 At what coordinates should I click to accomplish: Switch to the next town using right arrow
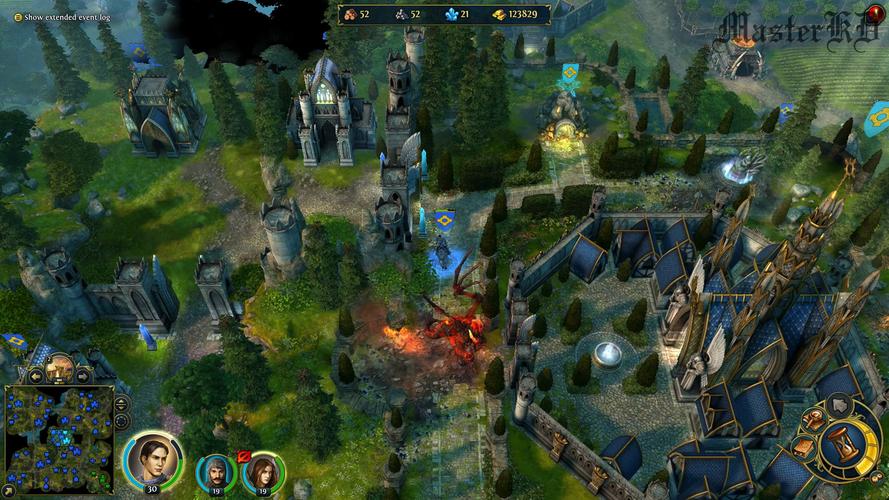point(84,375)
